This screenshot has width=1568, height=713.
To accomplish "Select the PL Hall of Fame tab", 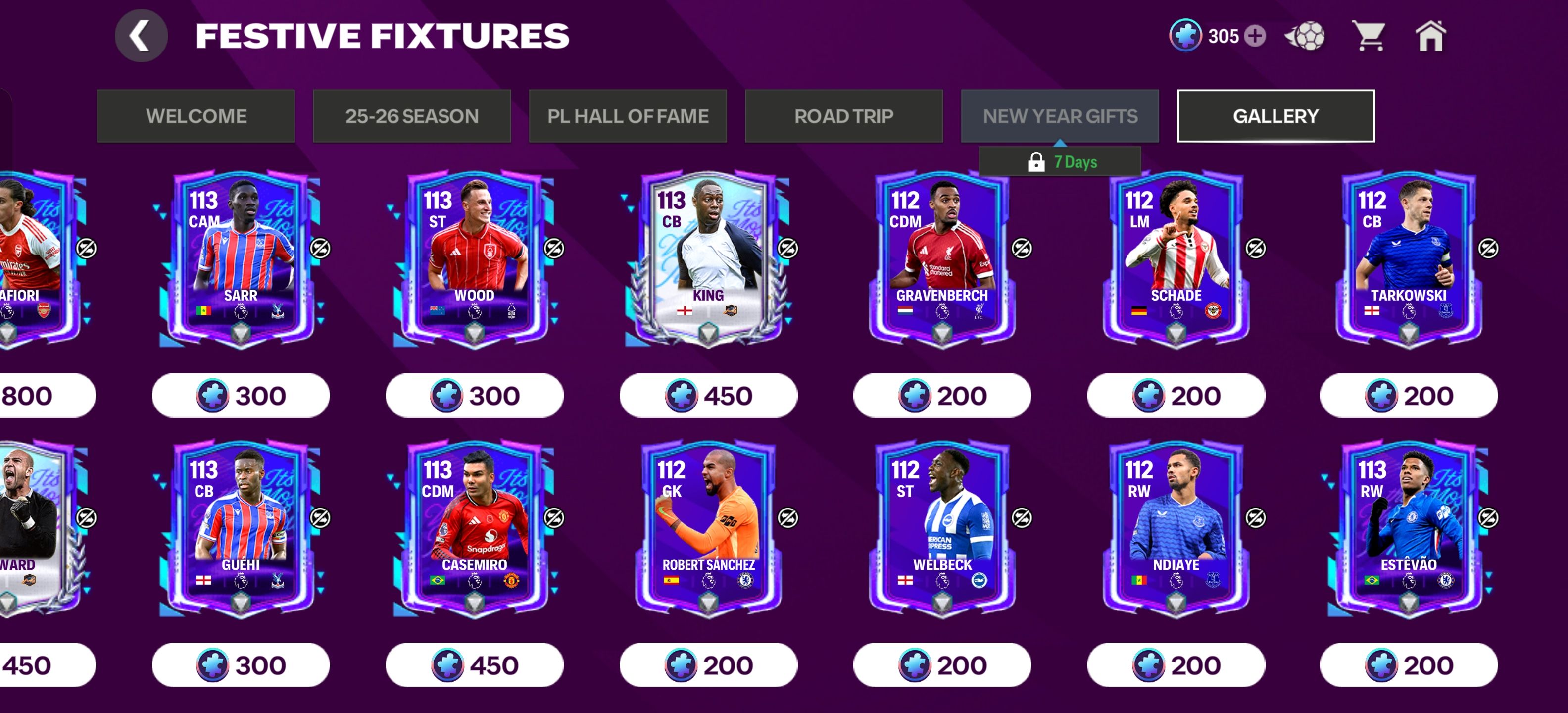I will pyautogui.click(x=628, y=116).
